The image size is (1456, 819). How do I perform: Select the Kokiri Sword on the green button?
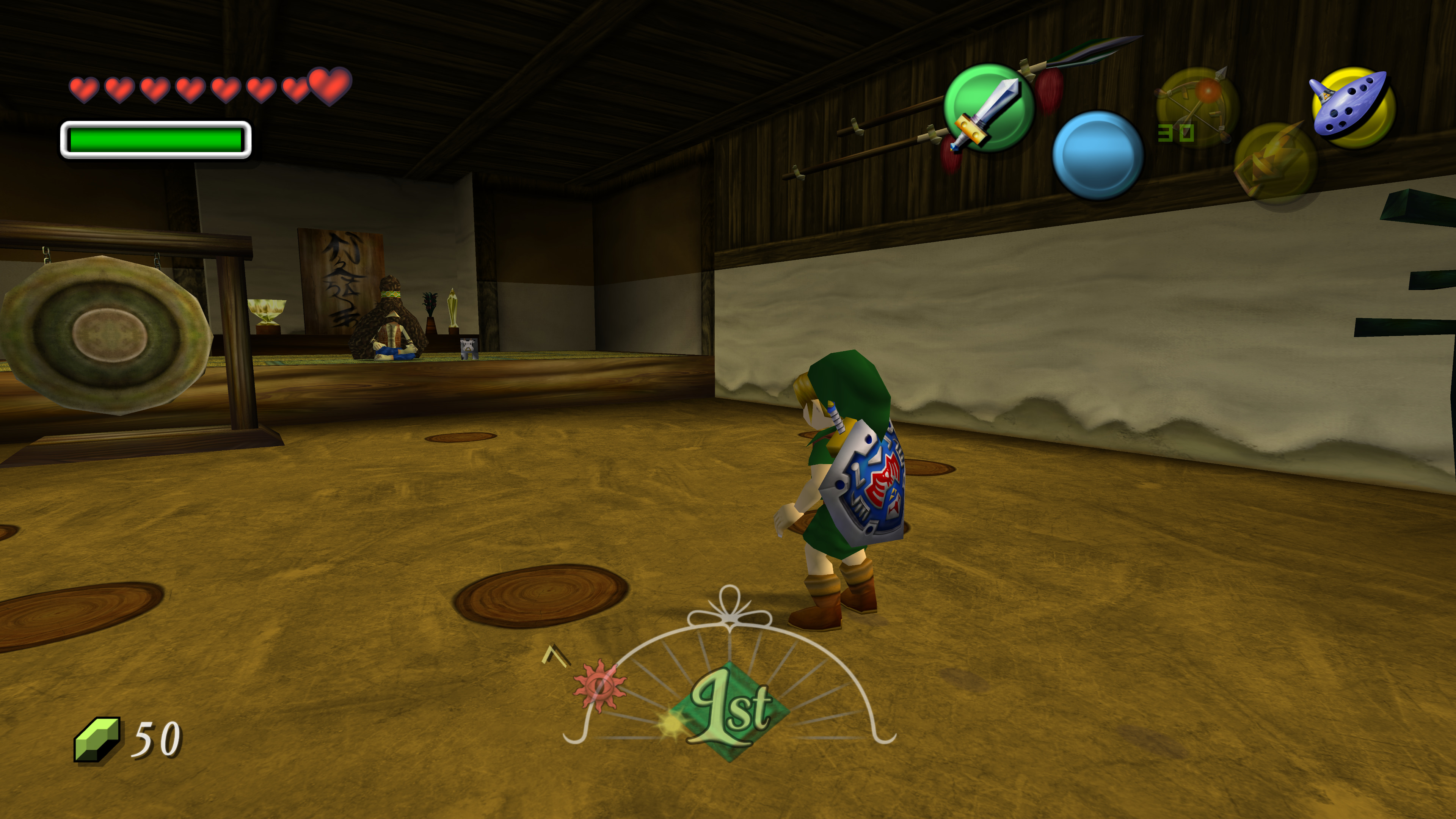988,108
